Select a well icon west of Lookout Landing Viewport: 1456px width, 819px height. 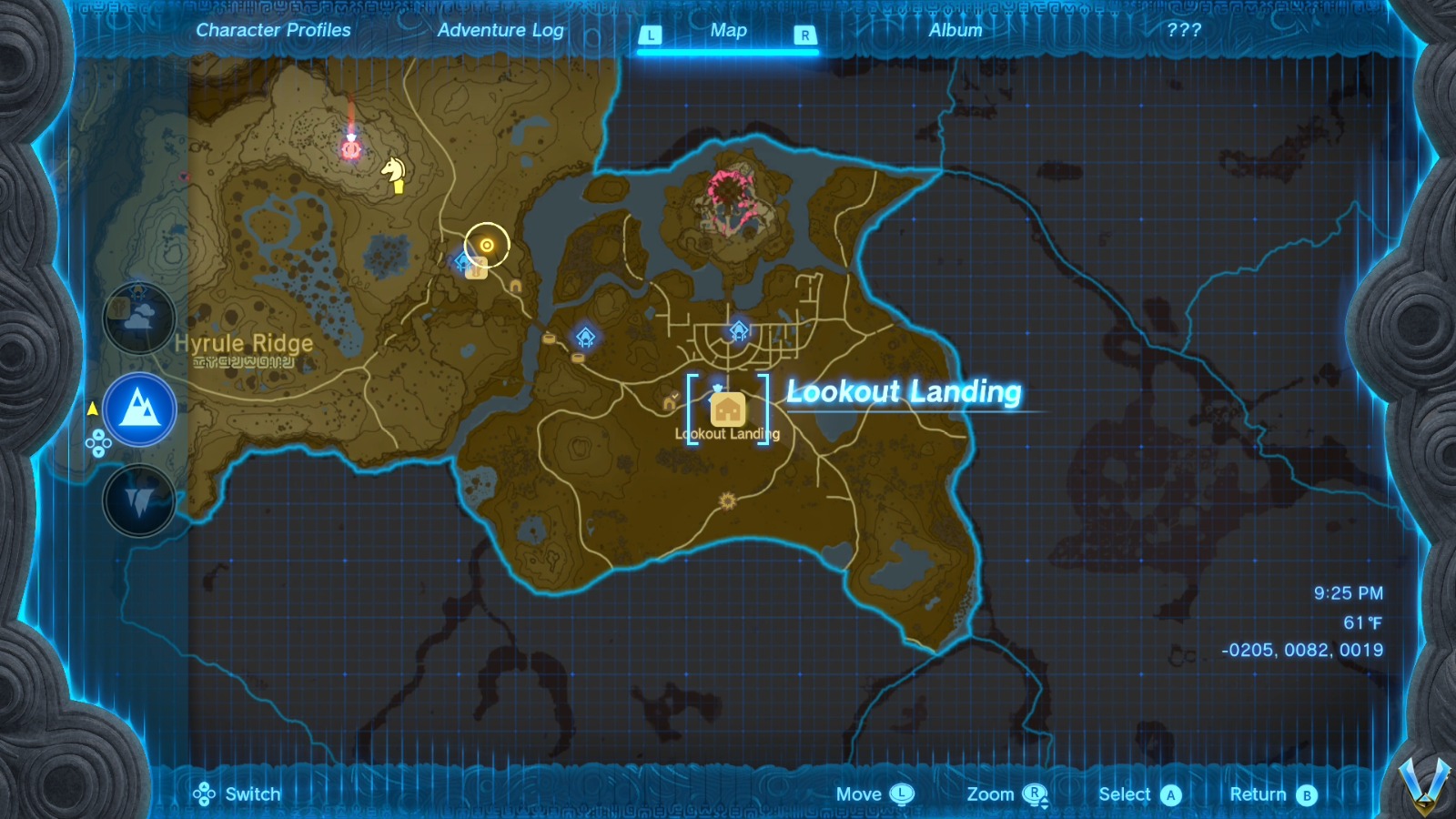(x=550, y=338)
